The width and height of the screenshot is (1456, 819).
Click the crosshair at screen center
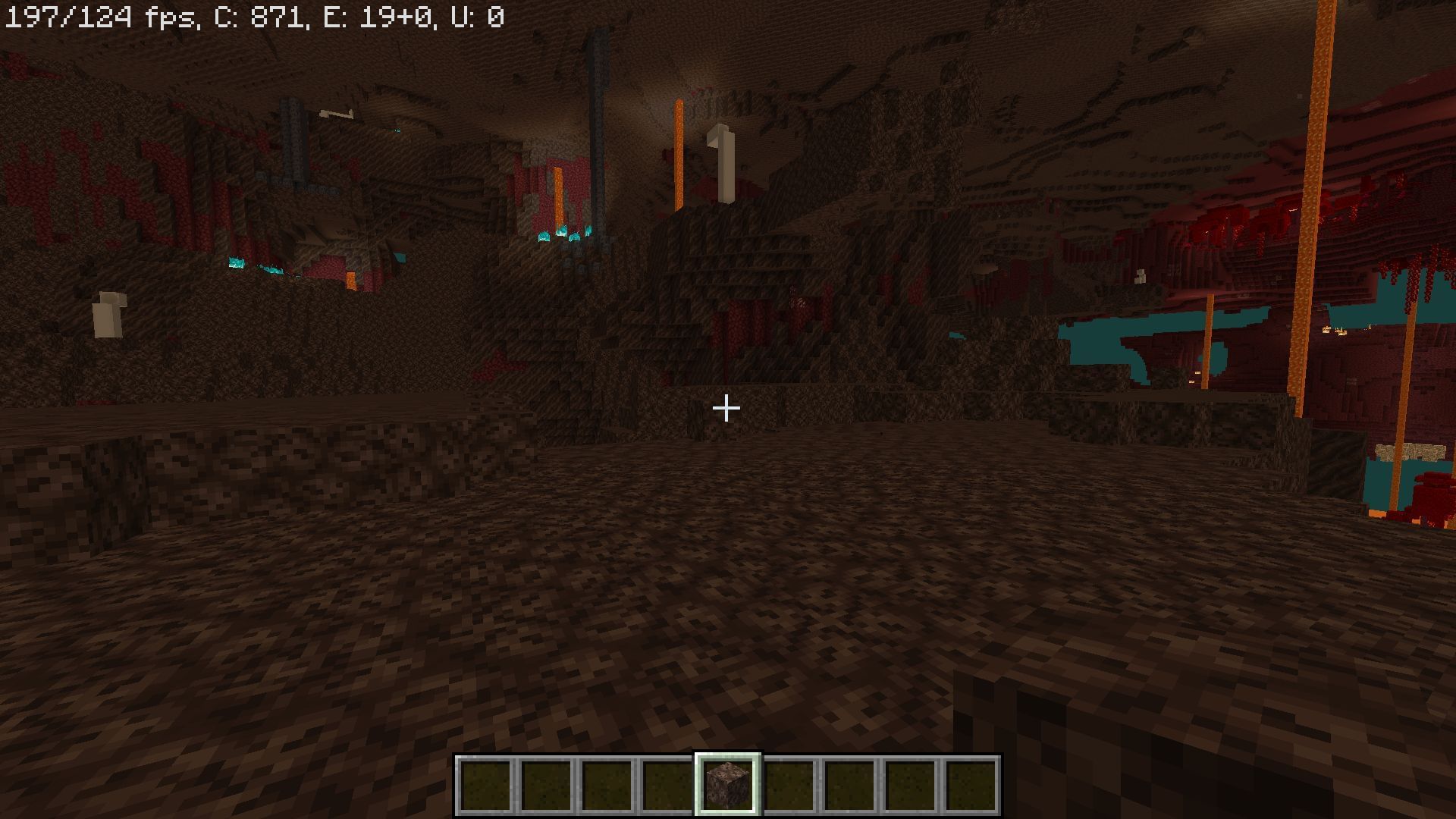point(727,408)
